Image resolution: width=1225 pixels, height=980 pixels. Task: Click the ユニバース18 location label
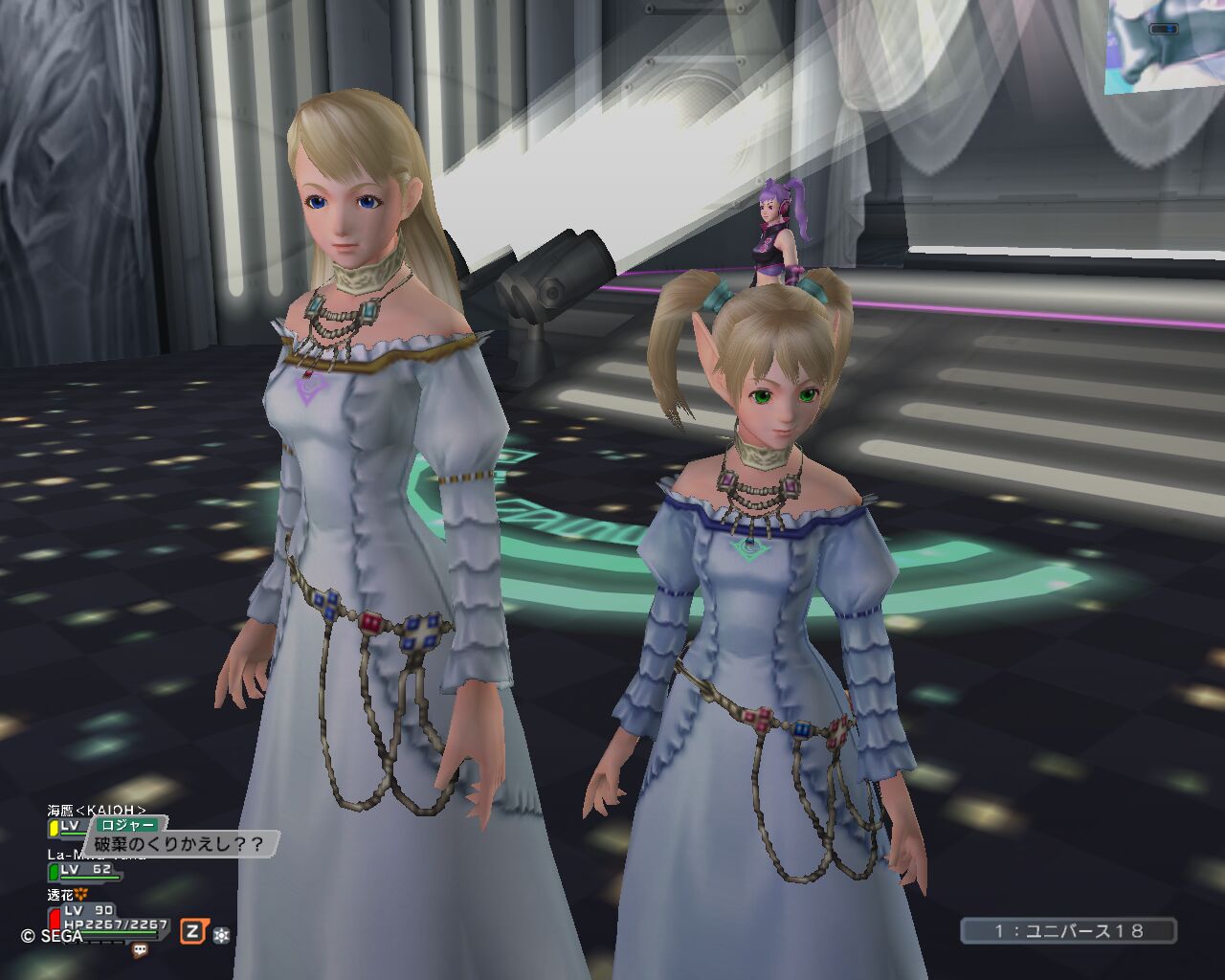pyautogui.click(x=1069, y=930)
